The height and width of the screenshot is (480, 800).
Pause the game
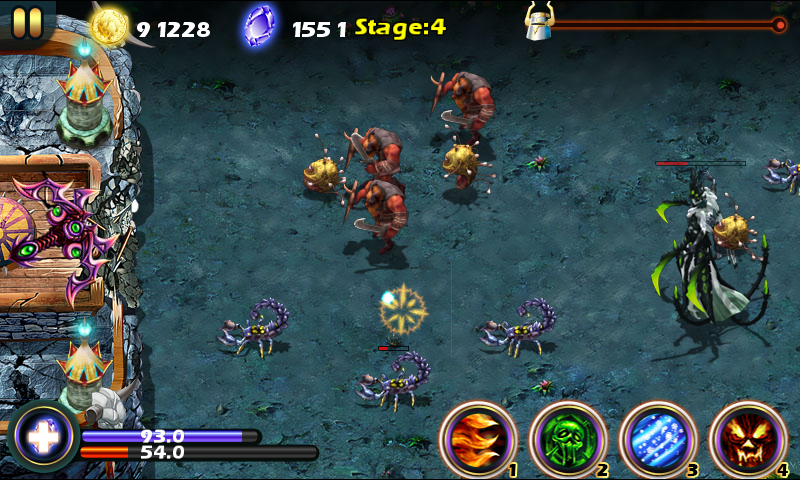point(27,21)
